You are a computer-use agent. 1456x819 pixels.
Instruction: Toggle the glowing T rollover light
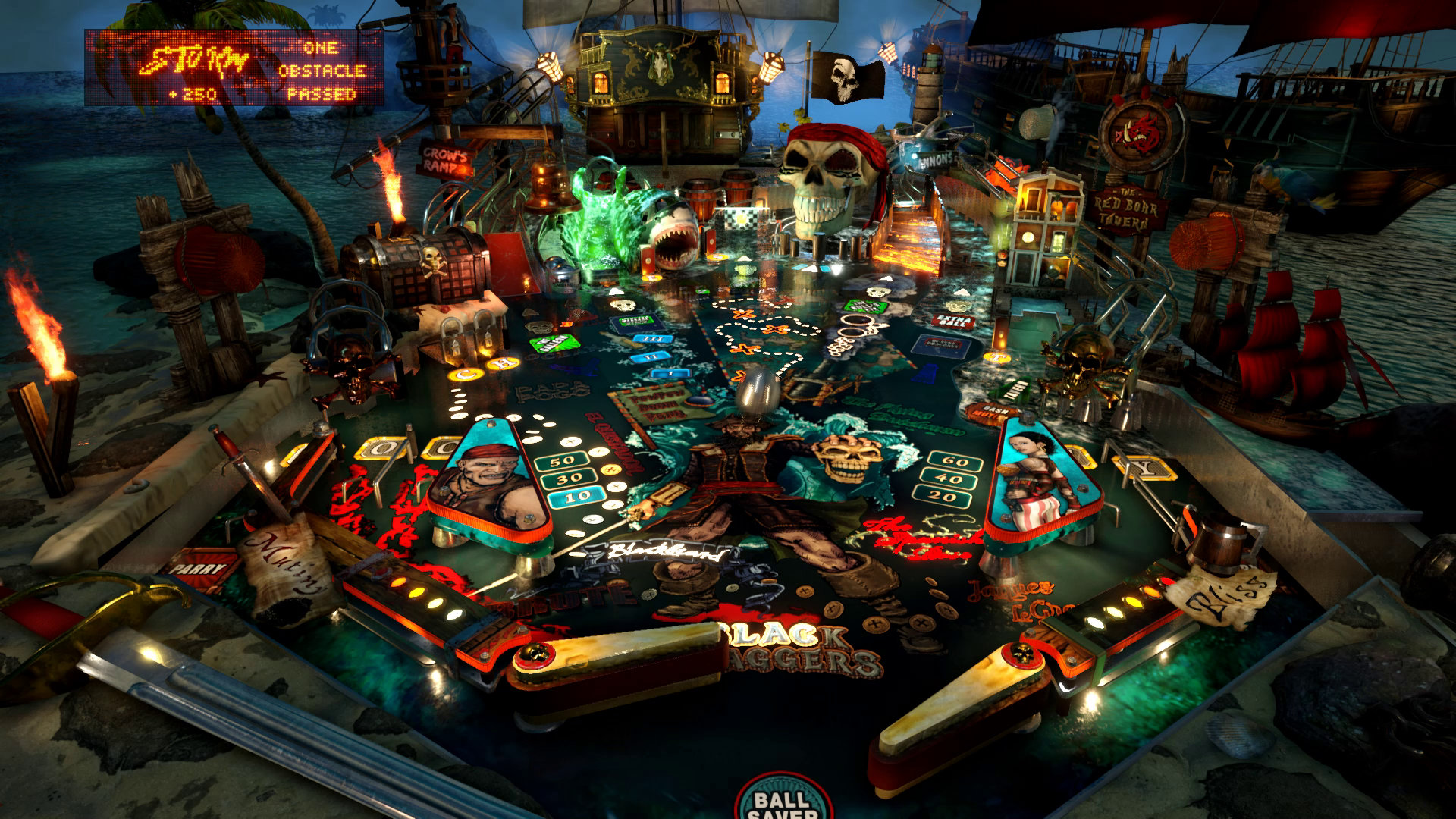pos(997,358)
